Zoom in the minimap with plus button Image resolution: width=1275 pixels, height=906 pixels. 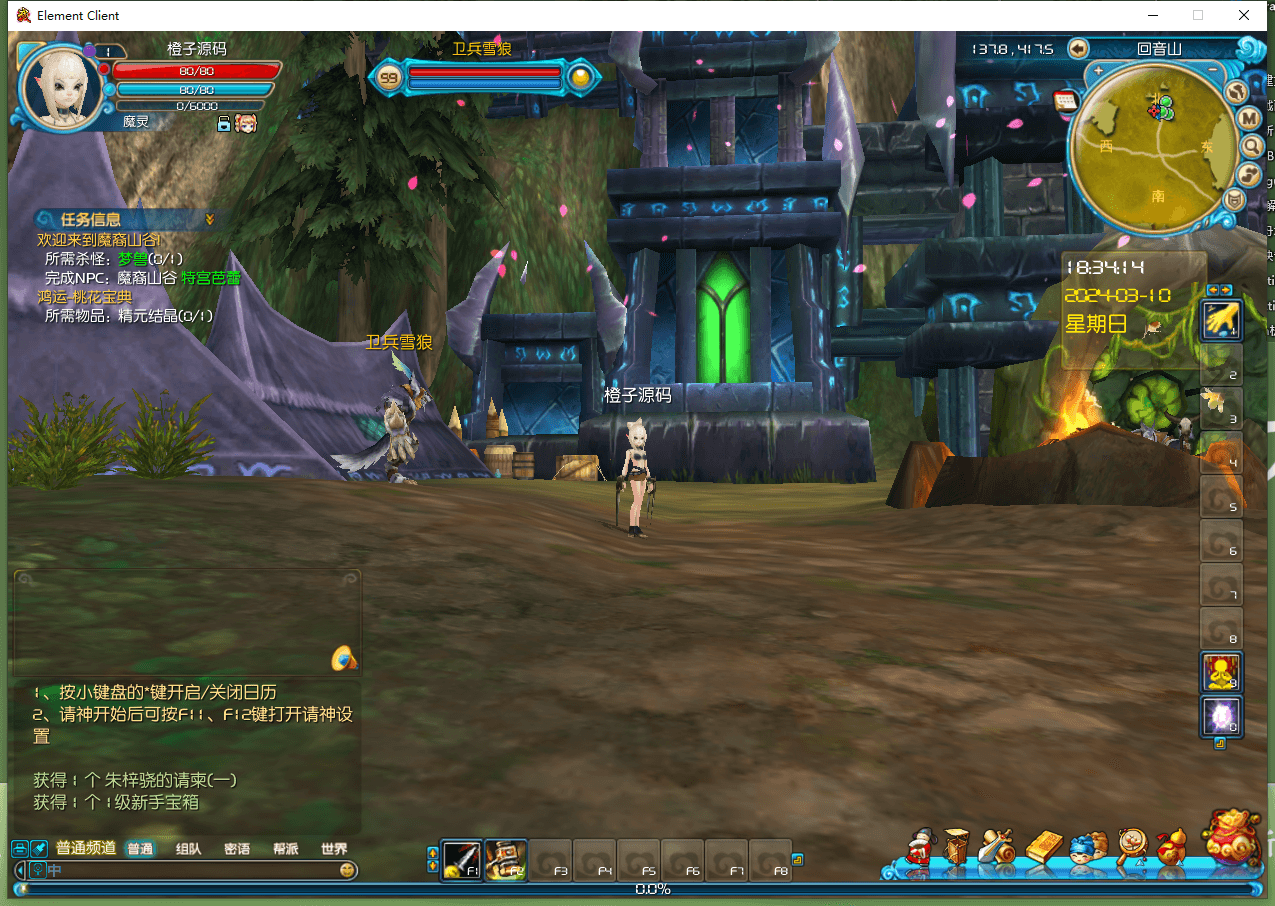pyautogui.click(x=1099, y=70)
